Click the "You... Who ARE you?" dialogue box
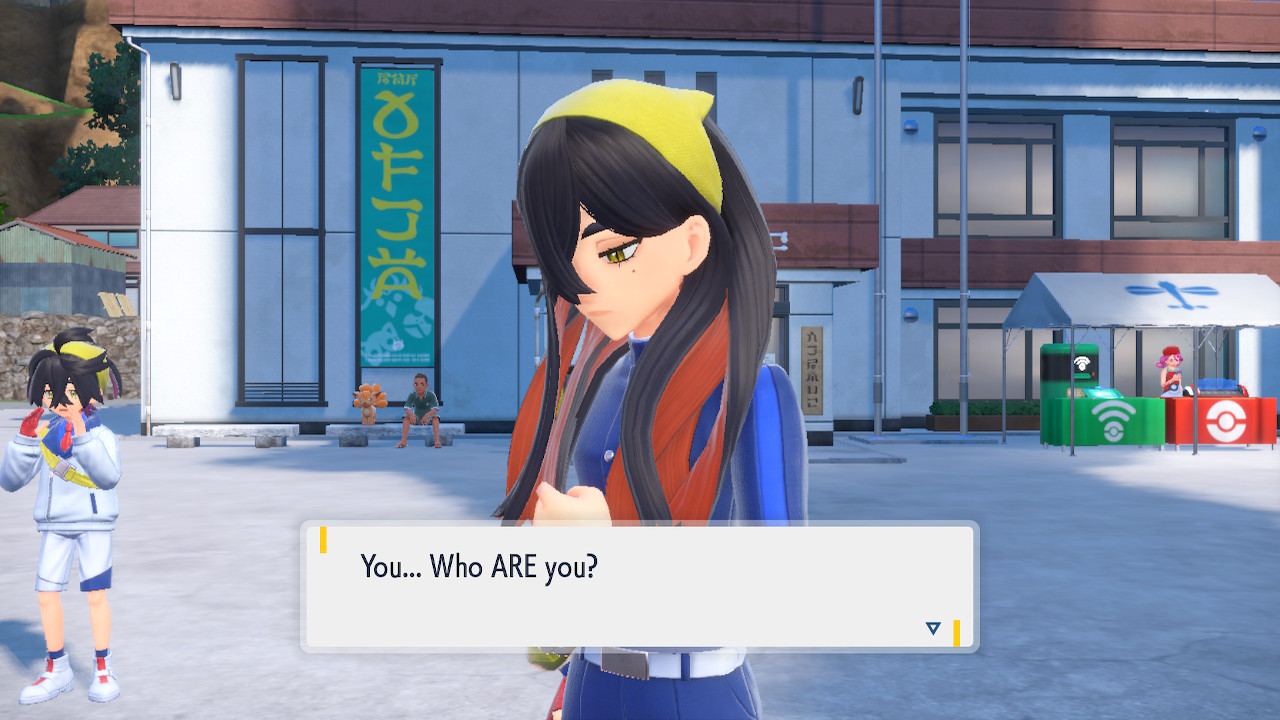 [639, 587]
